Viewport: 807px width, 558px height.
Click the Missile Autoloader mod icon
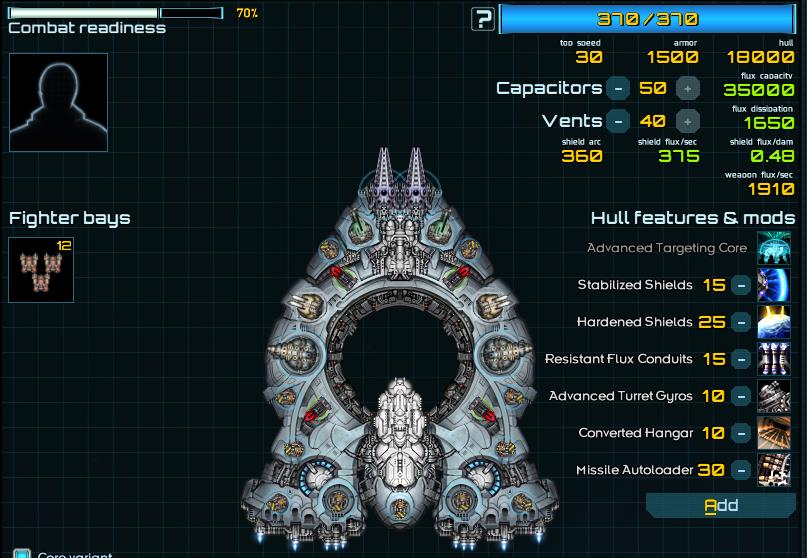[775, 470]
